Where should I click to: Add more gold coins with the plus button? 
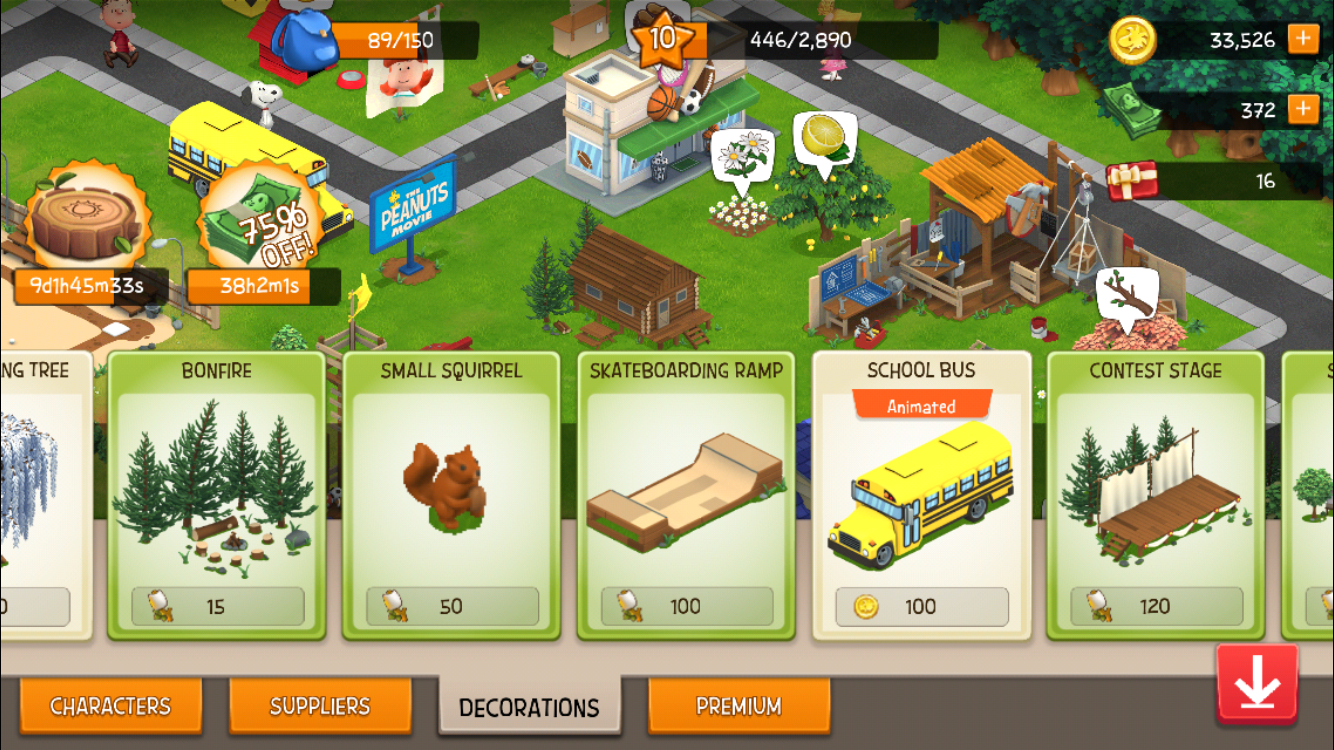(1303, 40)
